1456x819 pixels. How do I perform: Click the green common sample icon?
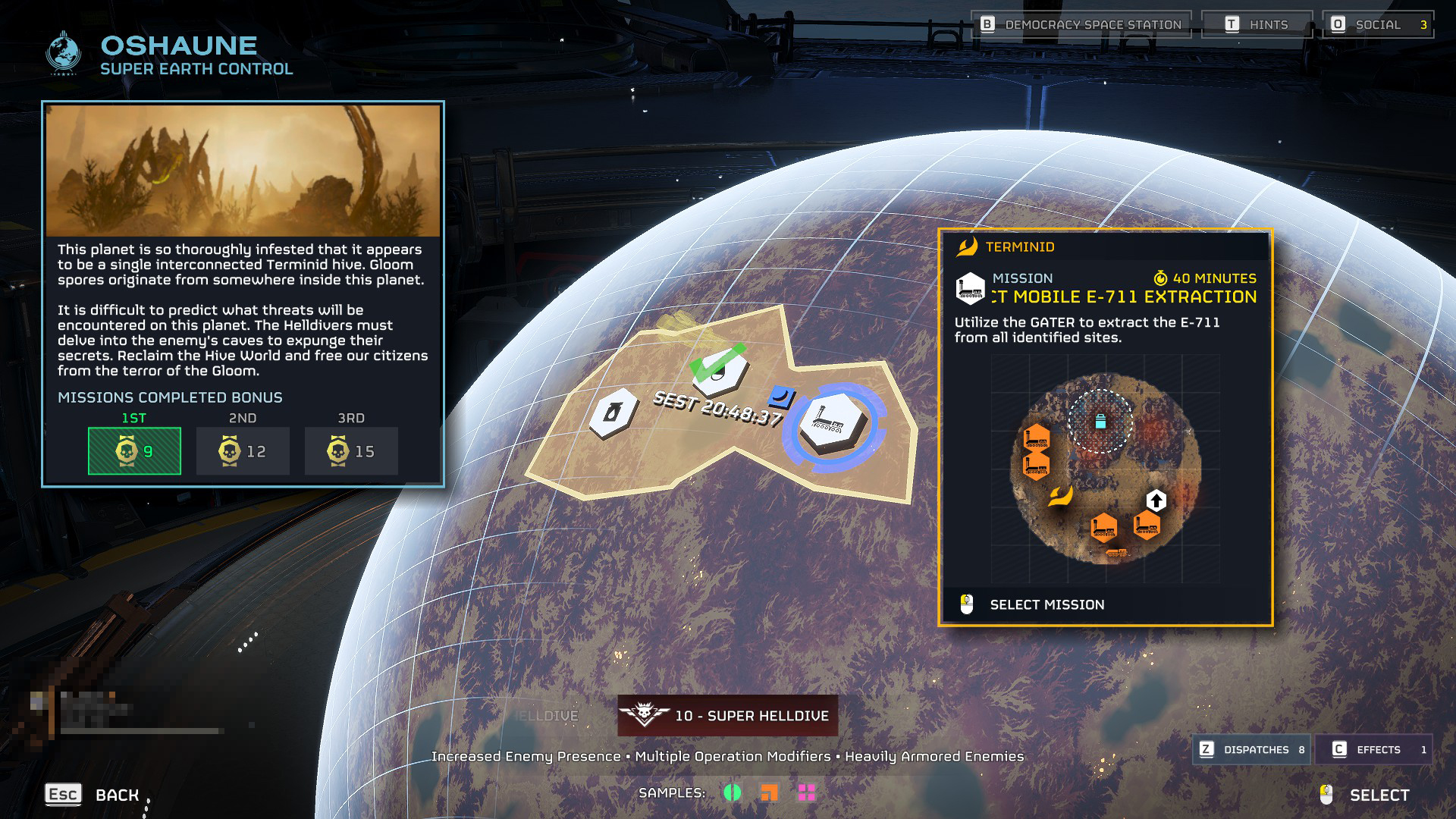tap(733, 792)
